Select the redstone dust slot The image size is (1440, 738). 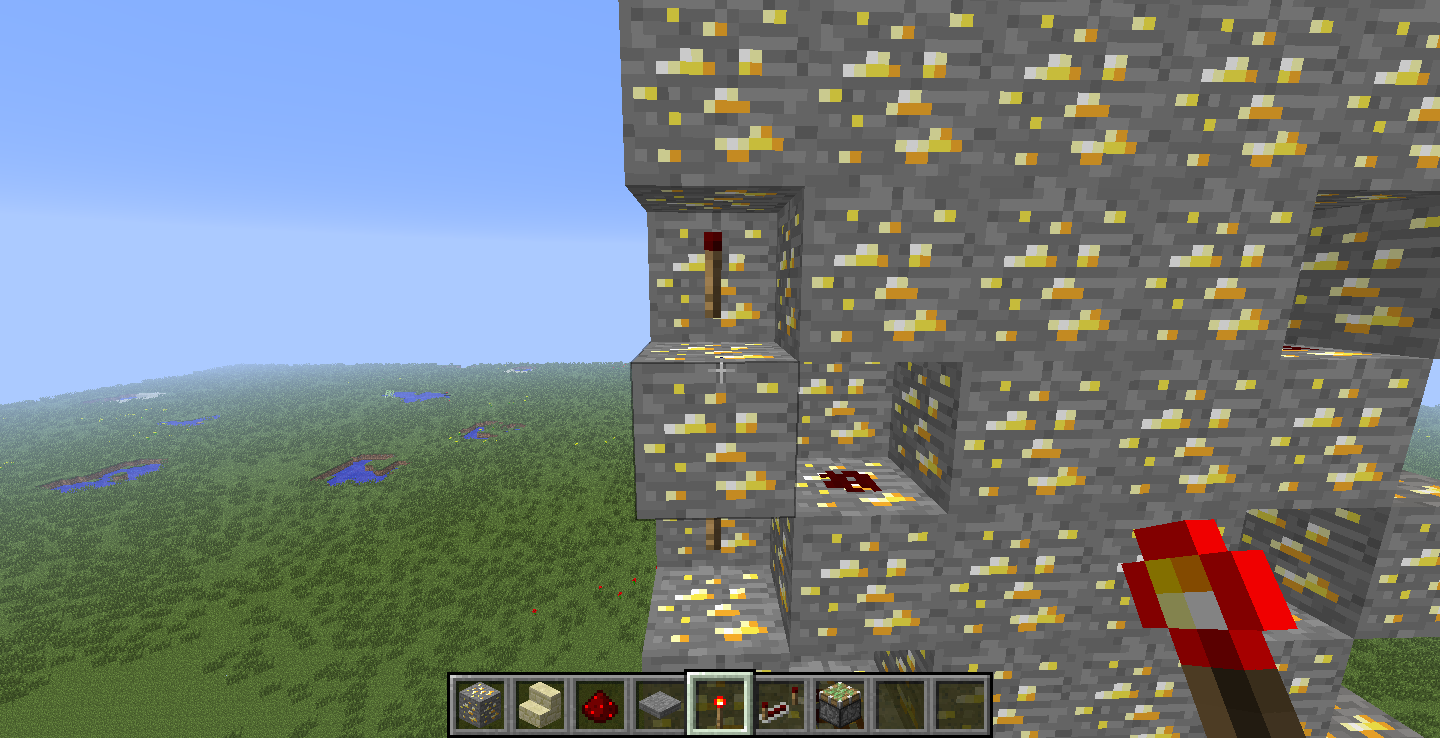tap(599, 704)
